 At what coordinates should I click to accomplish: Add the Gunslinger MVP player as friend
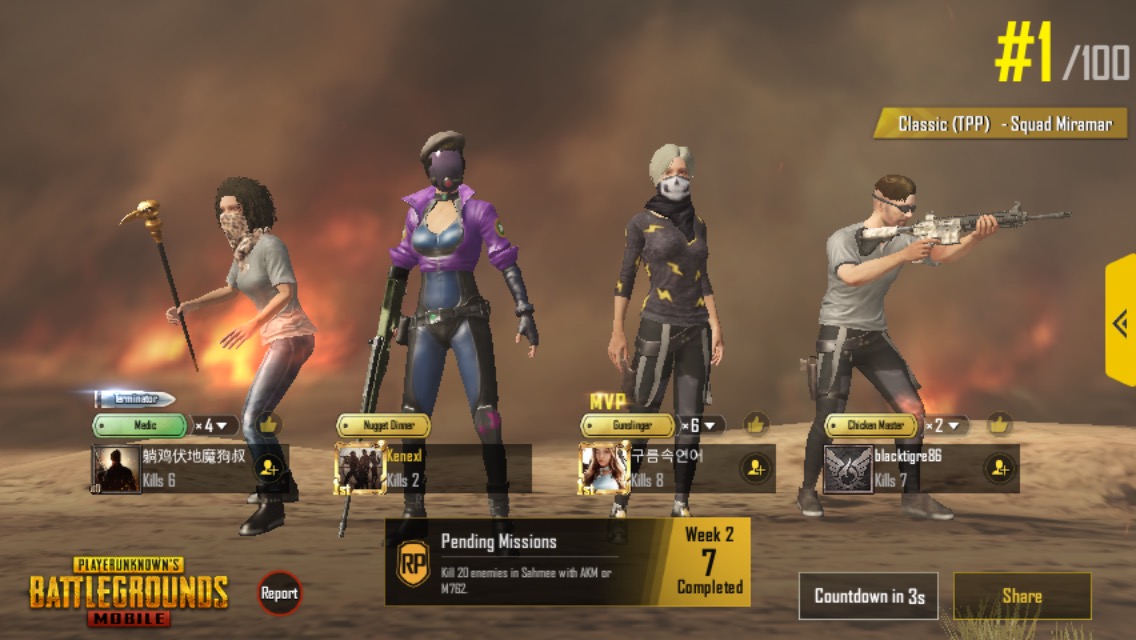click(x=755, y=467)
